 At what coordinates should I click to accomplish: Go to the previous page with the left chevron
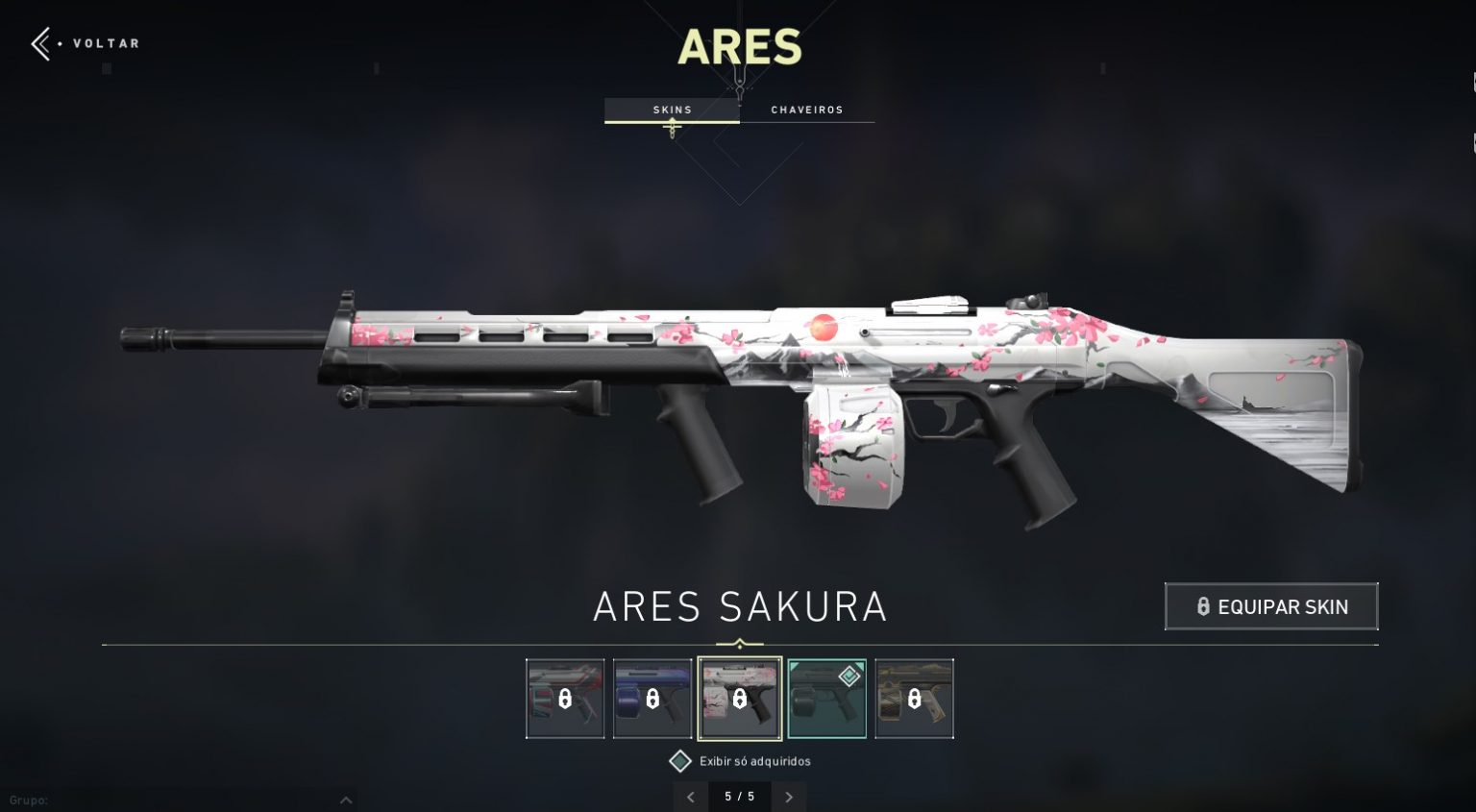[x=690, y=797]
